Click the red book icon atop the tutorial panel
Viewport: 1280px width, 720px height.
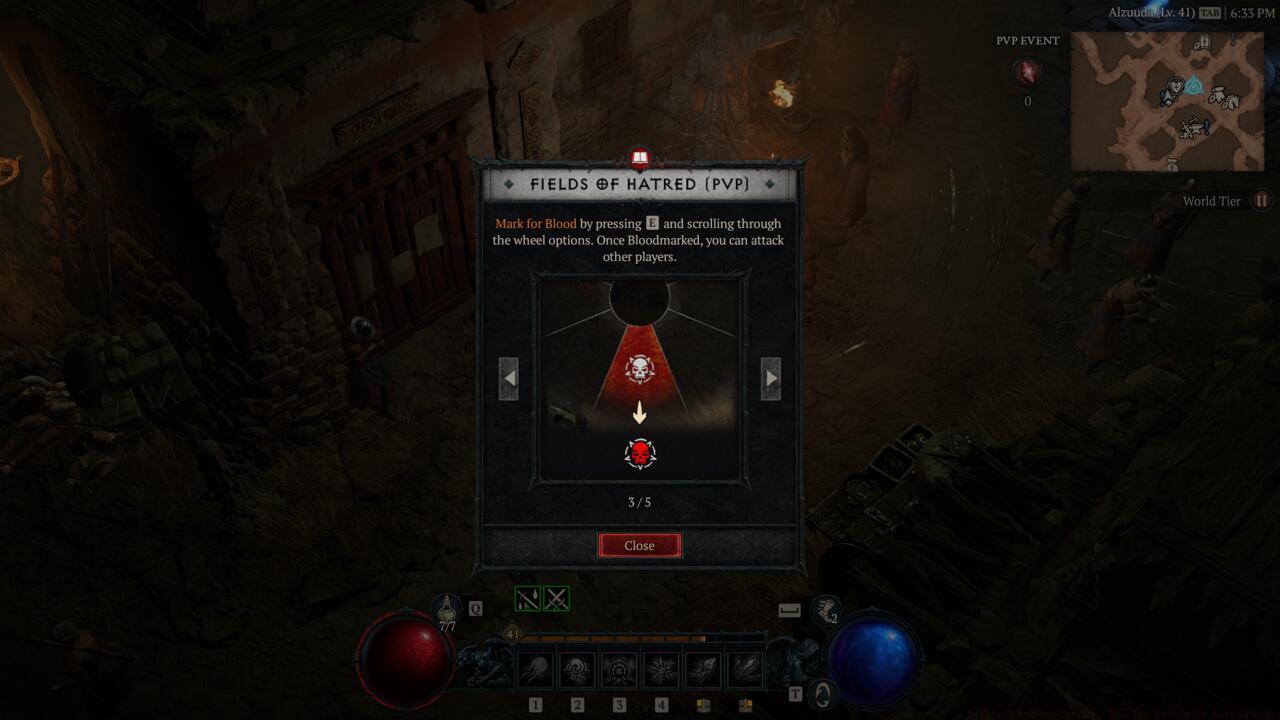639,158
